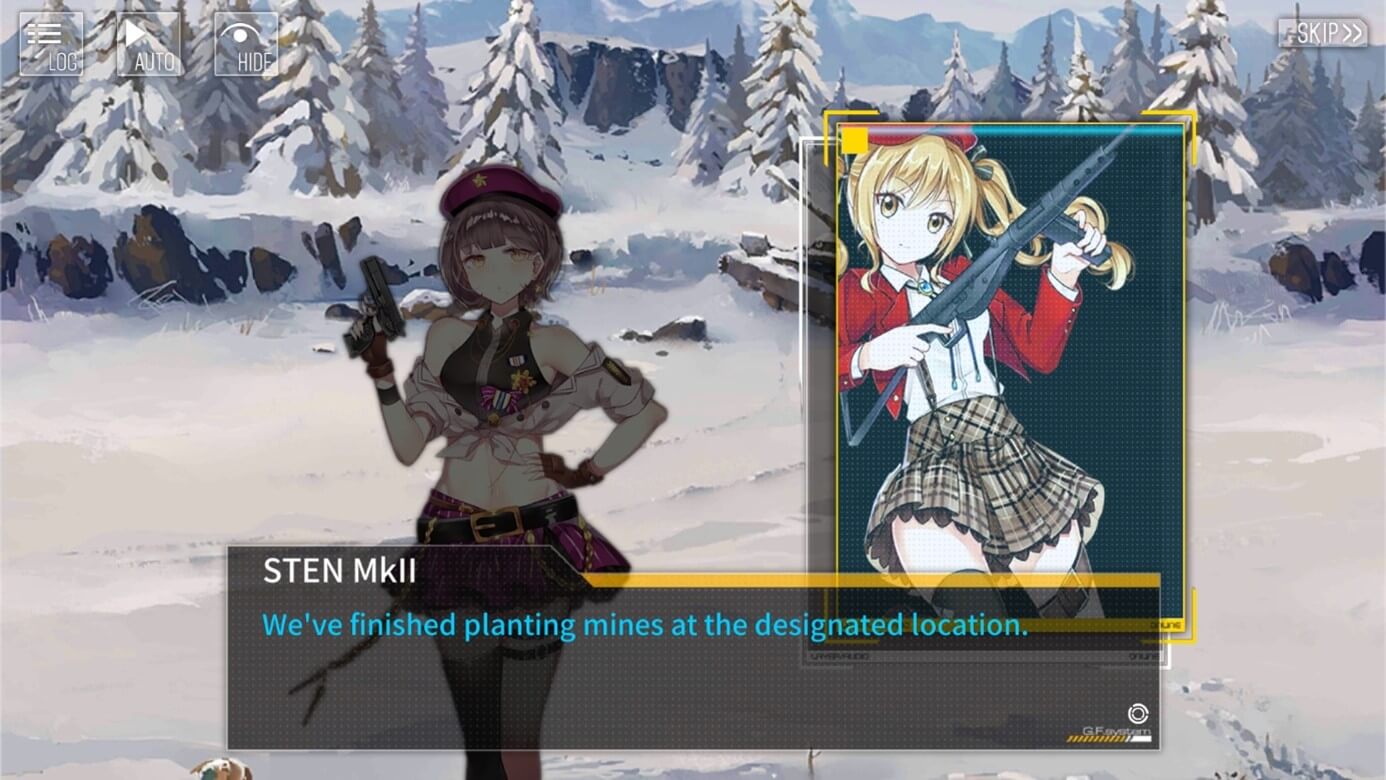This screenshot has width=1386, height=780.
Task: Skip the story scene
Action: pos(1322,33)
